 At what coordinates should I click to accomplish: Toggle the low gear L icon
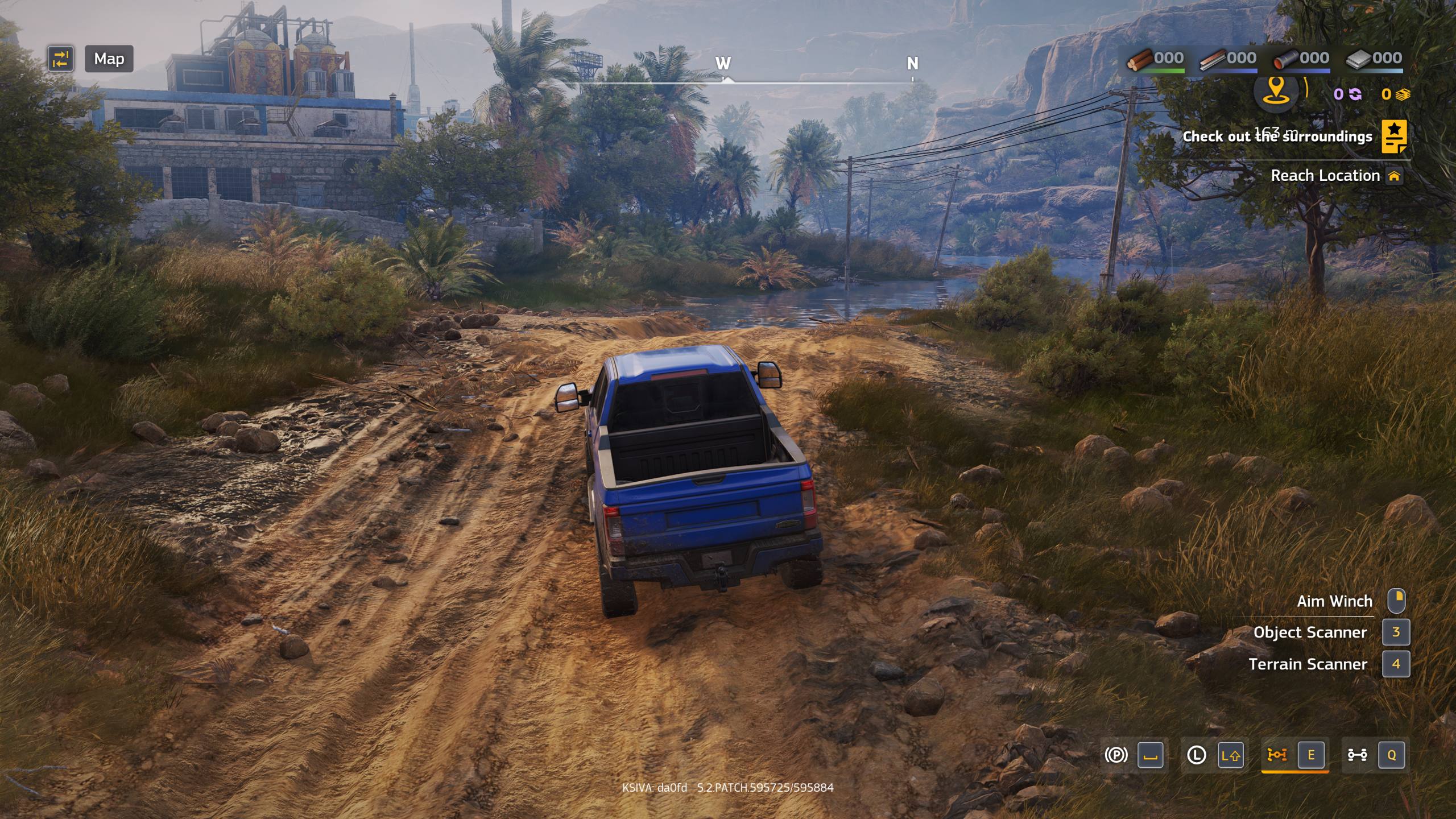click(1197, 755)
